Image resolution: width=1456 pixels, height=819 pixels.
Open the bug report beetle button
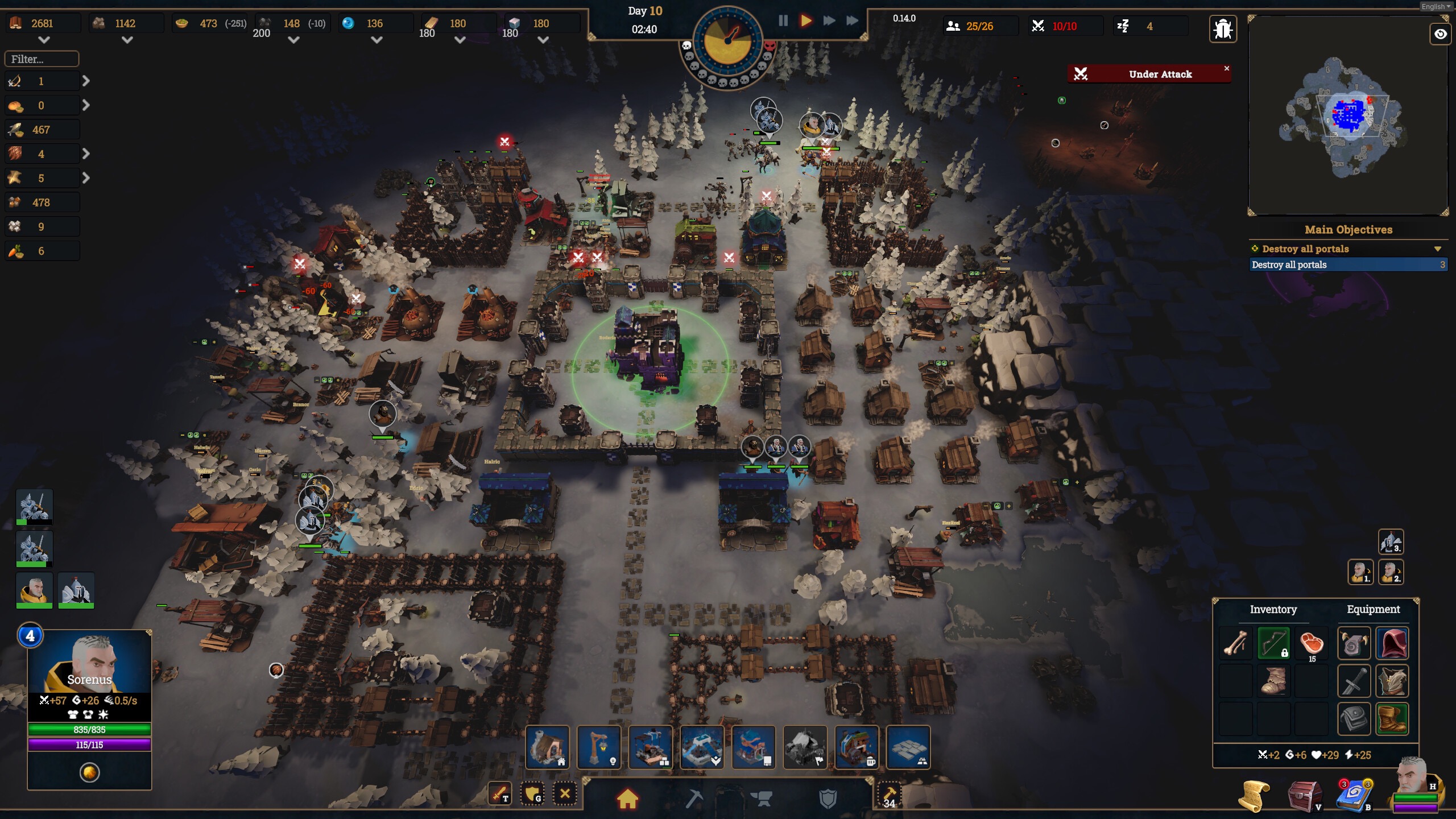tap(1223, 28)
